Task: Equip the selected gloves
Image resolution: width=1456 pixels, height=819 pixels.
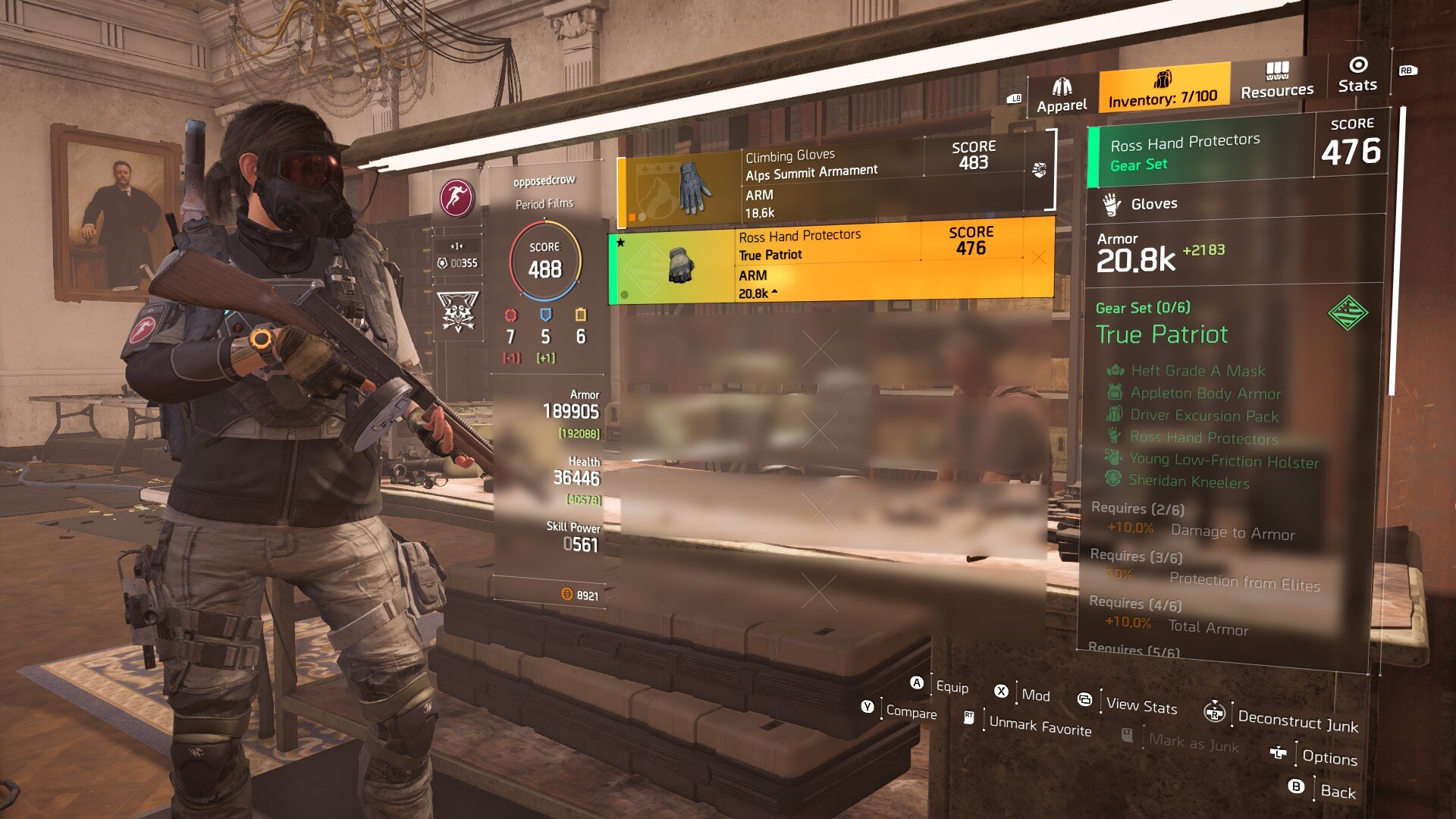Action: [x=940, y=686]
